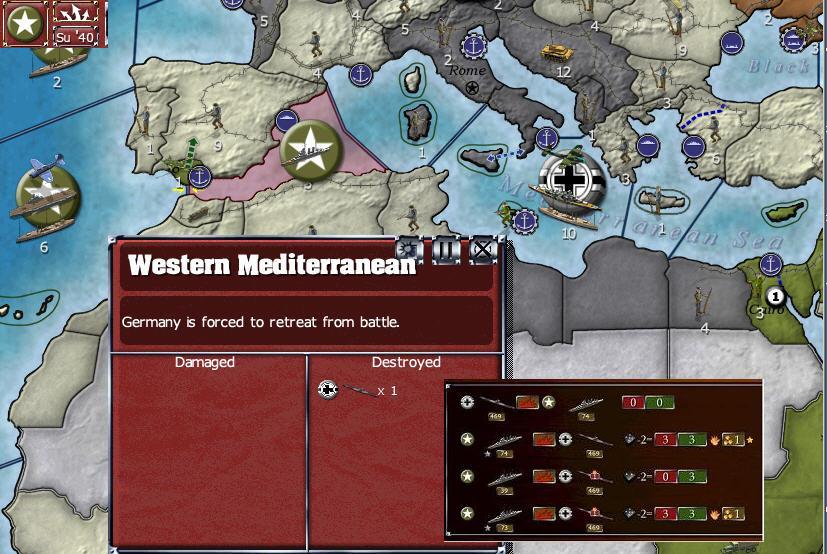Viewport: 827px width, 554px height.
Task: Click the anchor port marker near Gibraltar
Action: (x=201, y=178)
